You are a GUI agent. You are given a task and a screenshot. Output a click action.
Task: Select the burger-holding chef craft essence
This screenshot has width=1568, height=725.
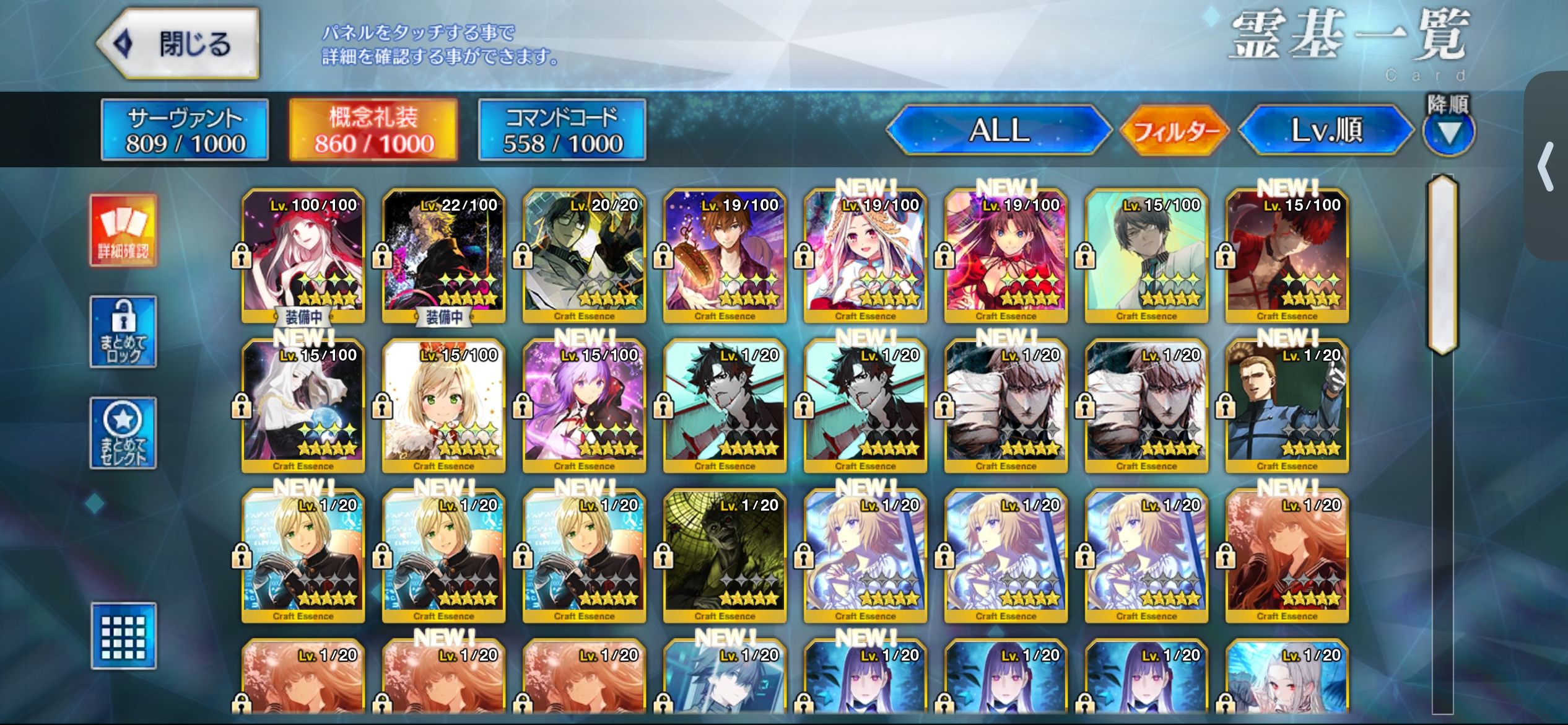coord(725,254)
